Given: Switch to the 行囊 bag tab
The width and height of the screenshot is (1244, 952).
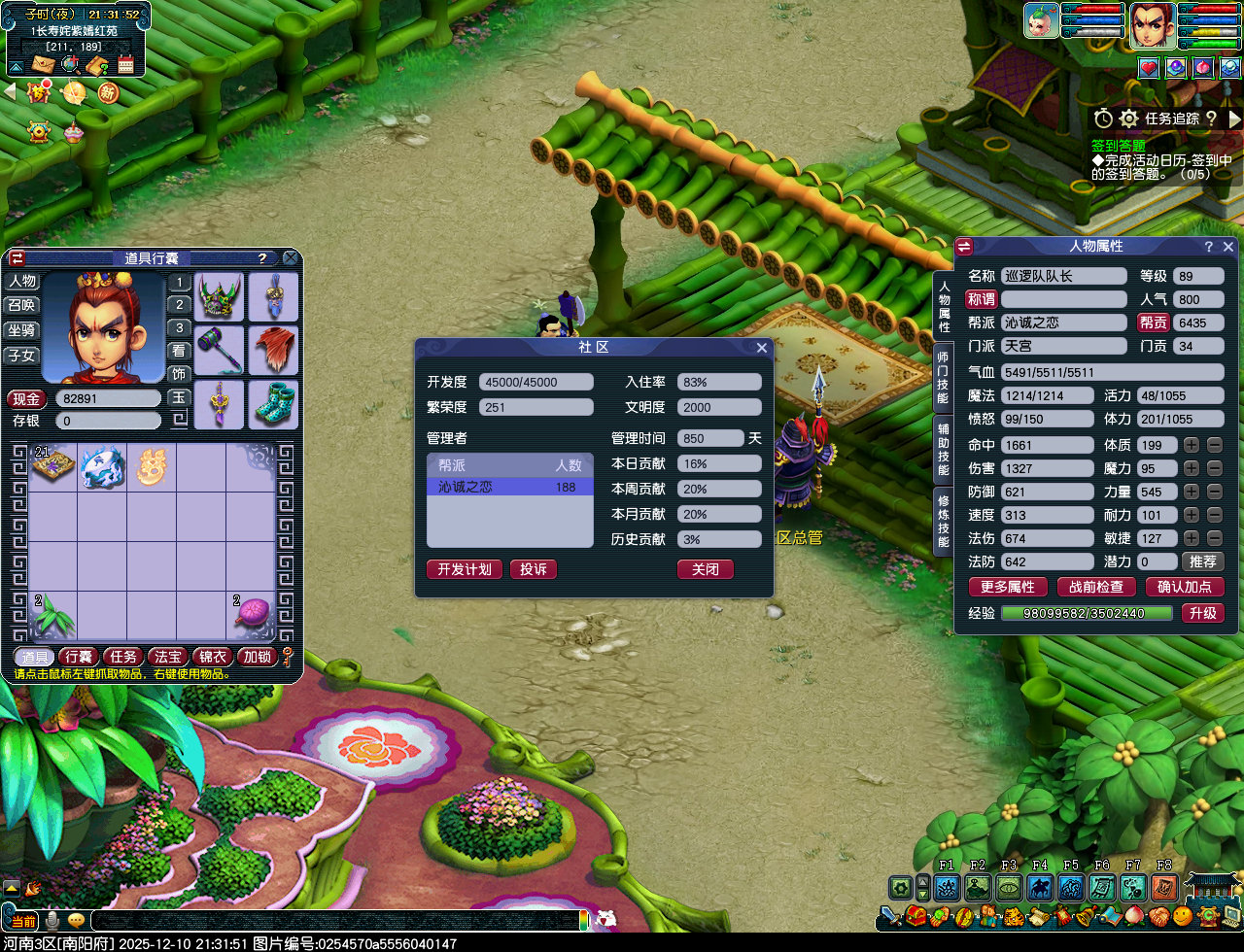Looking at the screenshot, I should click(x=79, y=657).
